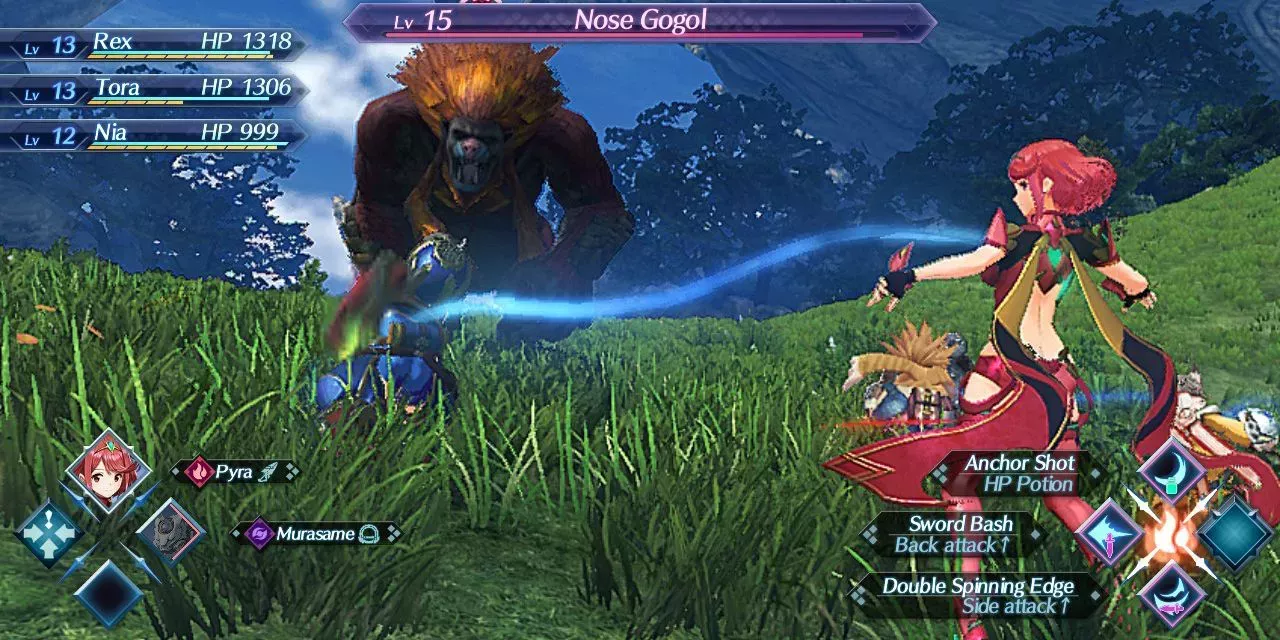Select Tora in the party list

[150, 90]
